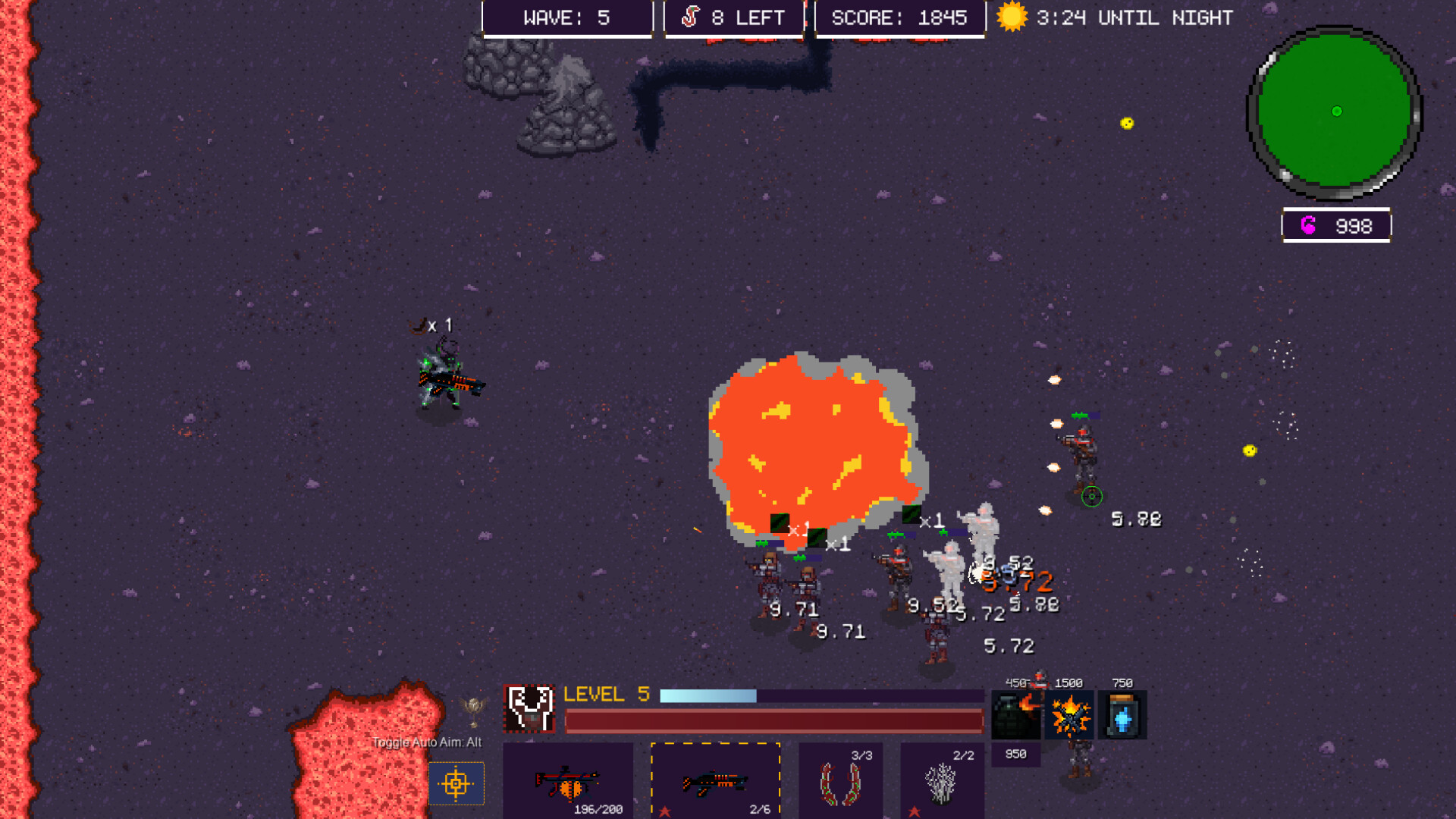Open the Wave 5 counter panel
Viewport: 1456px width, 819px height.
click(x=567, y=17)
